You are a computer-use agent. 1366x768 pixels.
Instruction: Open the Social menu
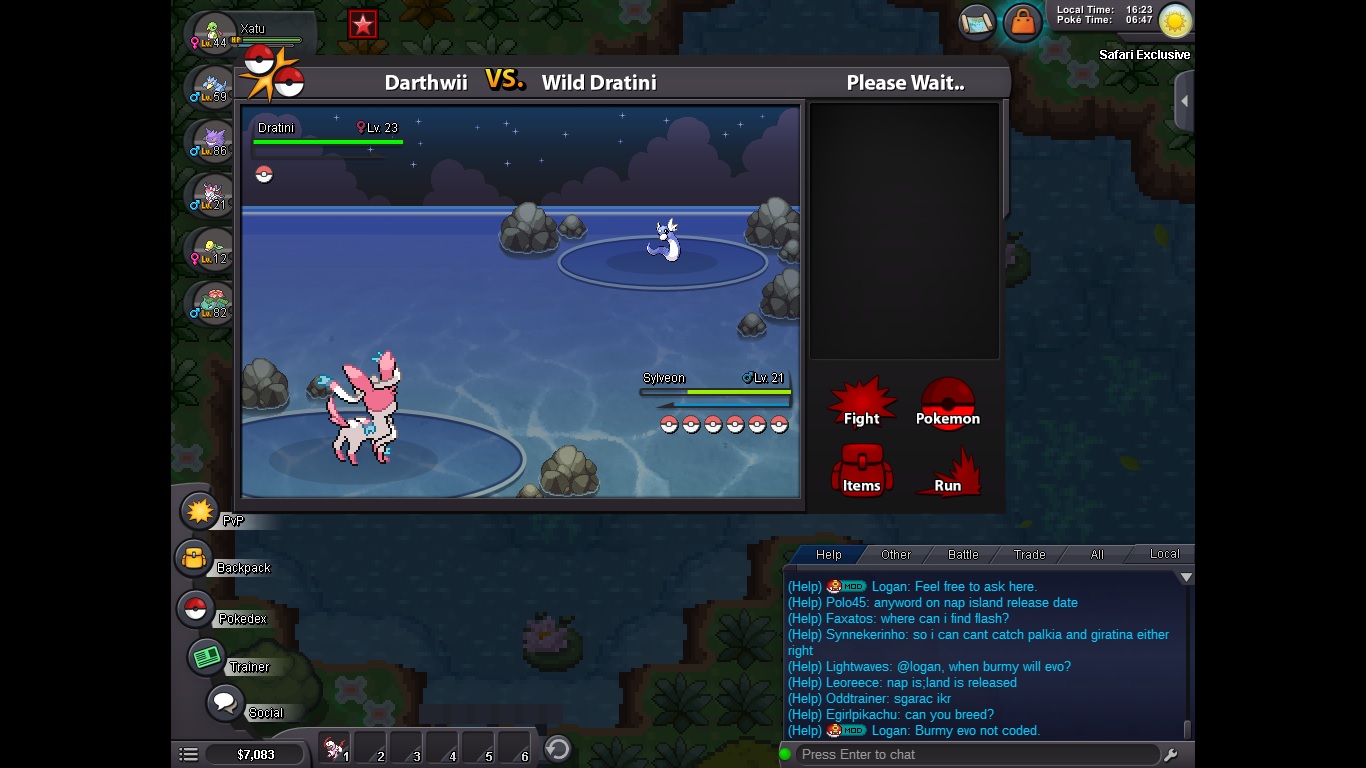pyautogui.click(x=225, y=702)
